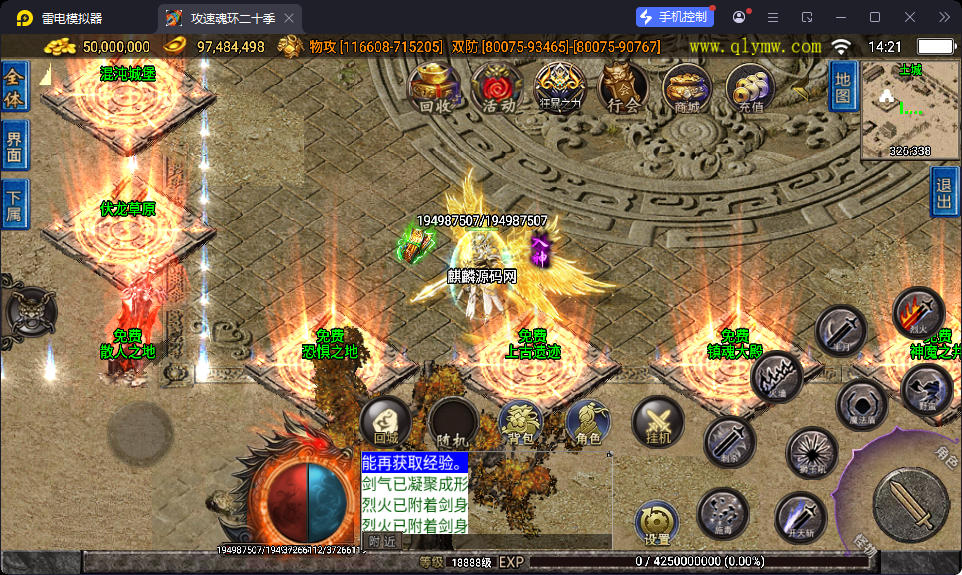Viewport: 962px width, 575px height.
Task: Select the 界面 side tab
Action: click(14, 146)
